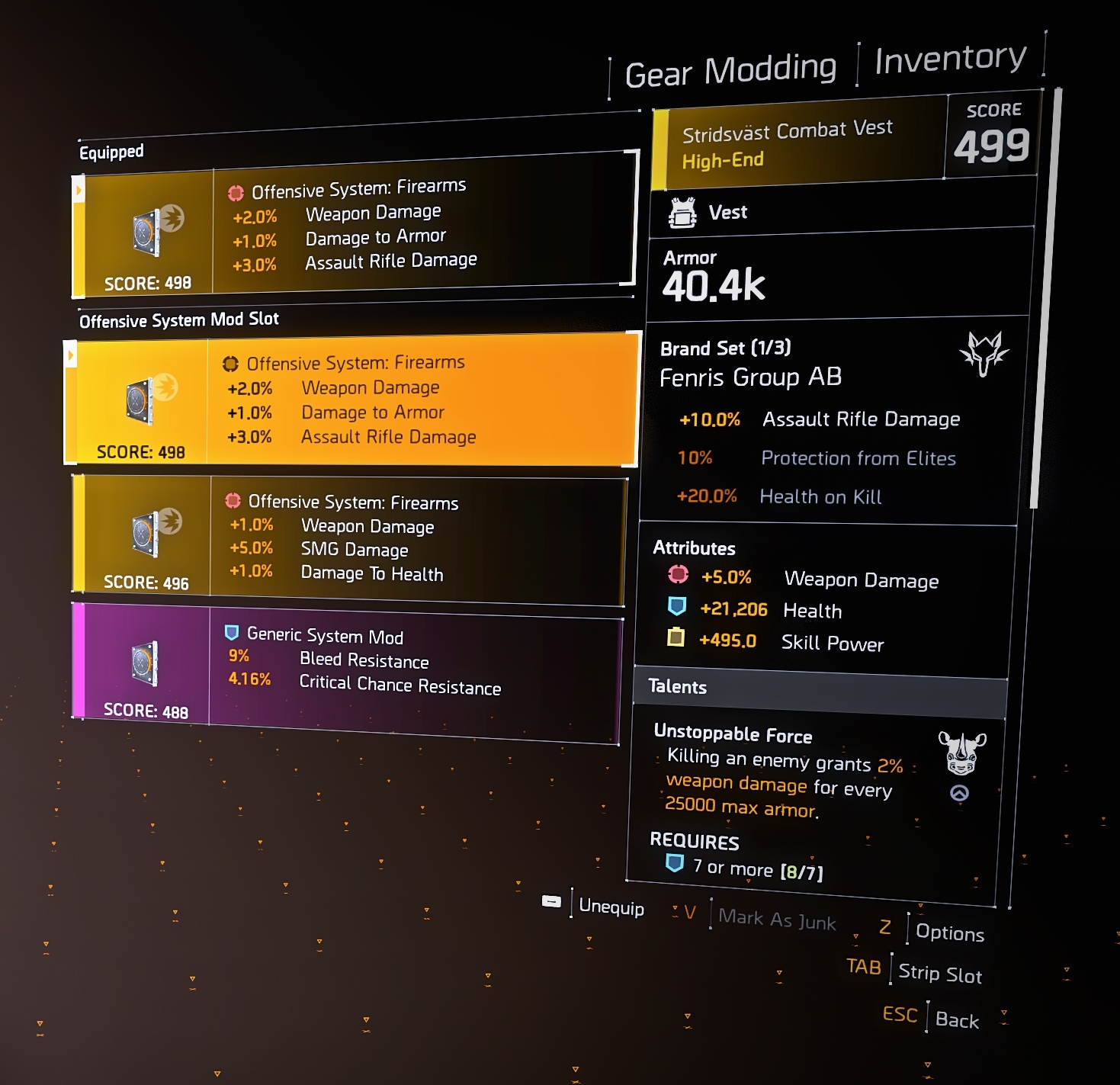Image resolution: width=1120 pixels, height=1085 pixels.
Task: Collapse the Attributes section
Action: point(694,547)
